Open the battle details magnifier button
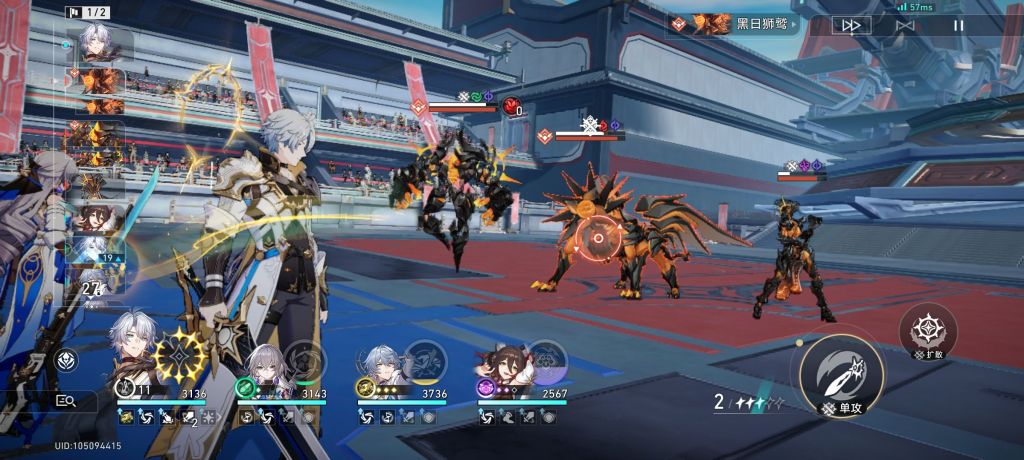Screen dimensions: 1024x460 coord(66,400)
